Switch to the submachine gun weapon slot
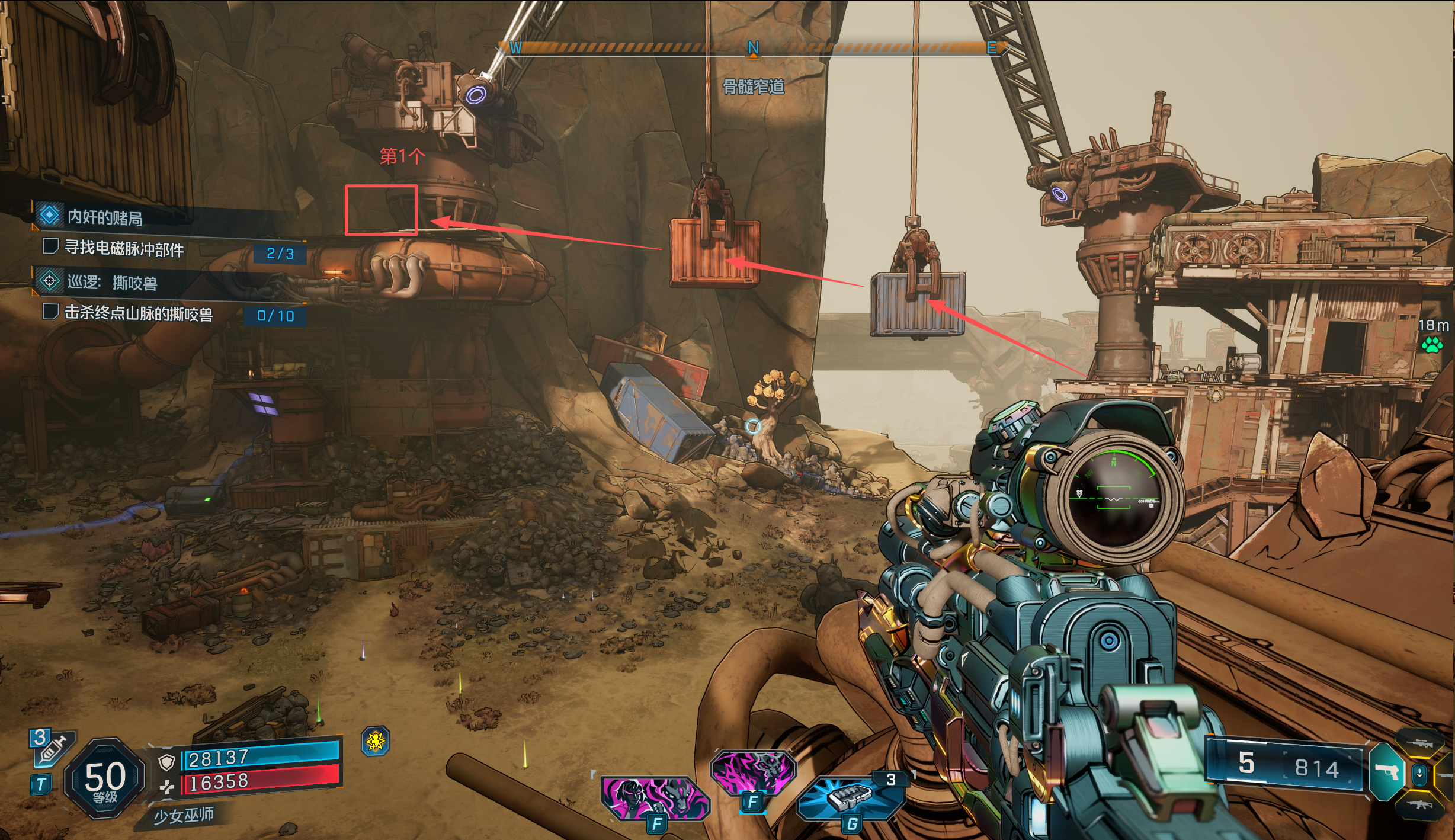This screenshot has height=840, width=1455. (x=1419, y=804)
